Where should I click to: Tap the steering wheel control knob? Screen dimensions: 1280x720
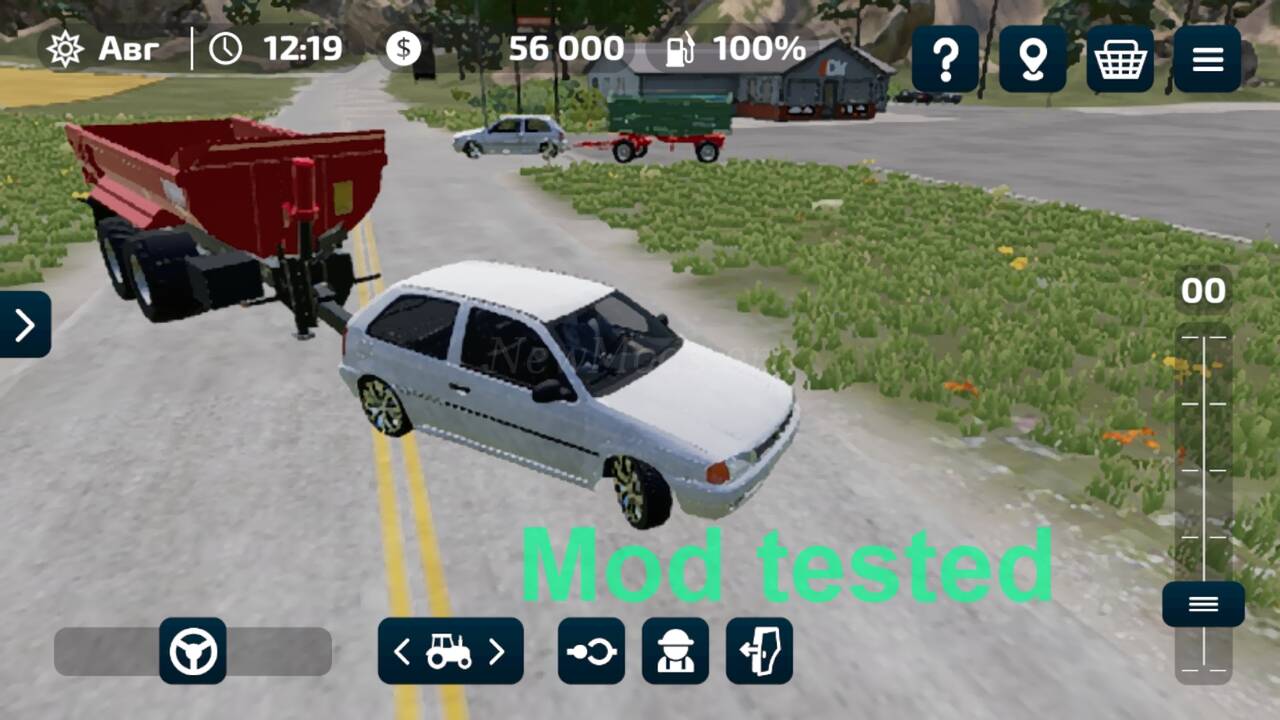193,651
